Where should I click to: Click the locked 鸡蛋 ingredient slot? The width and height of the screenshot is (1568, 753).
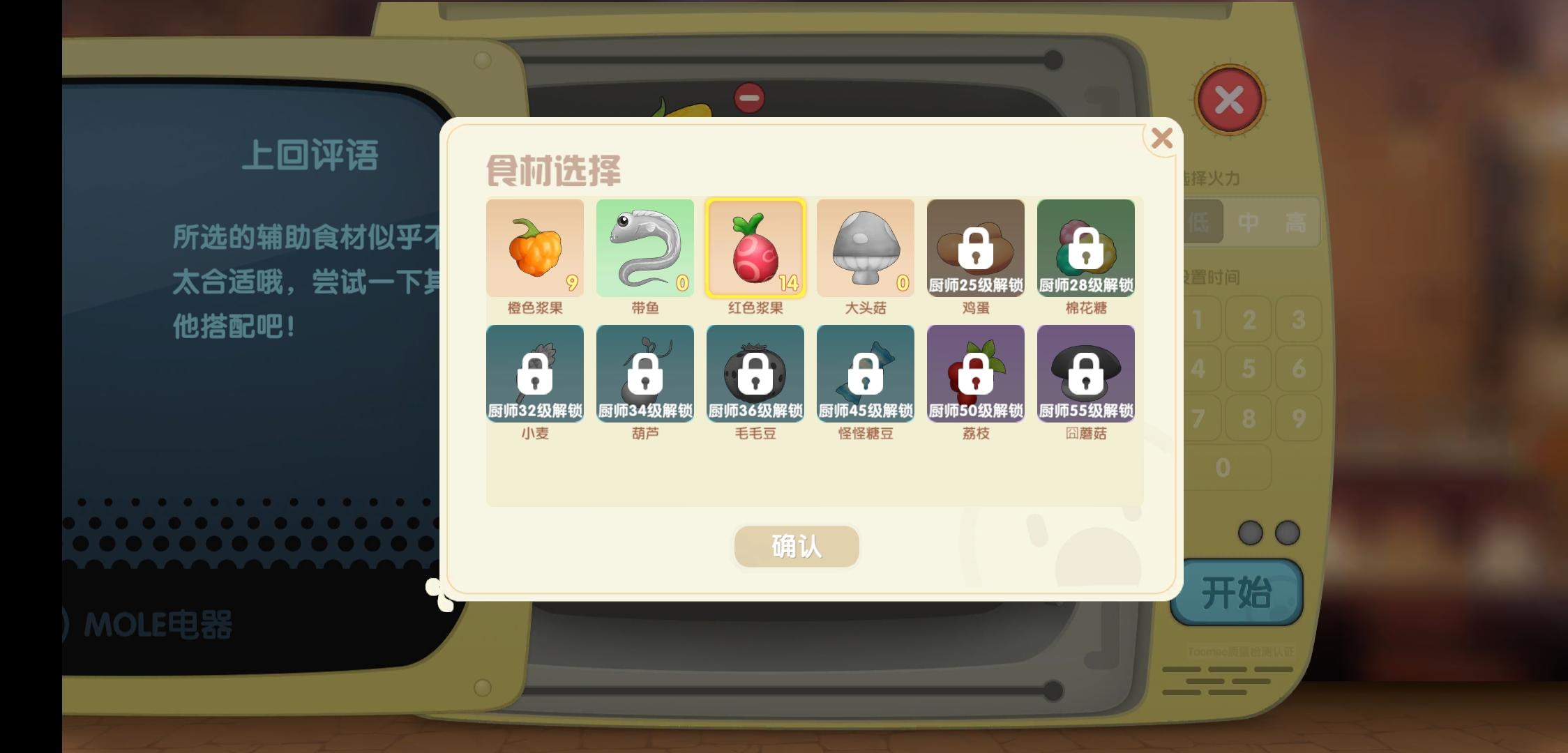(x=976, y=248)
